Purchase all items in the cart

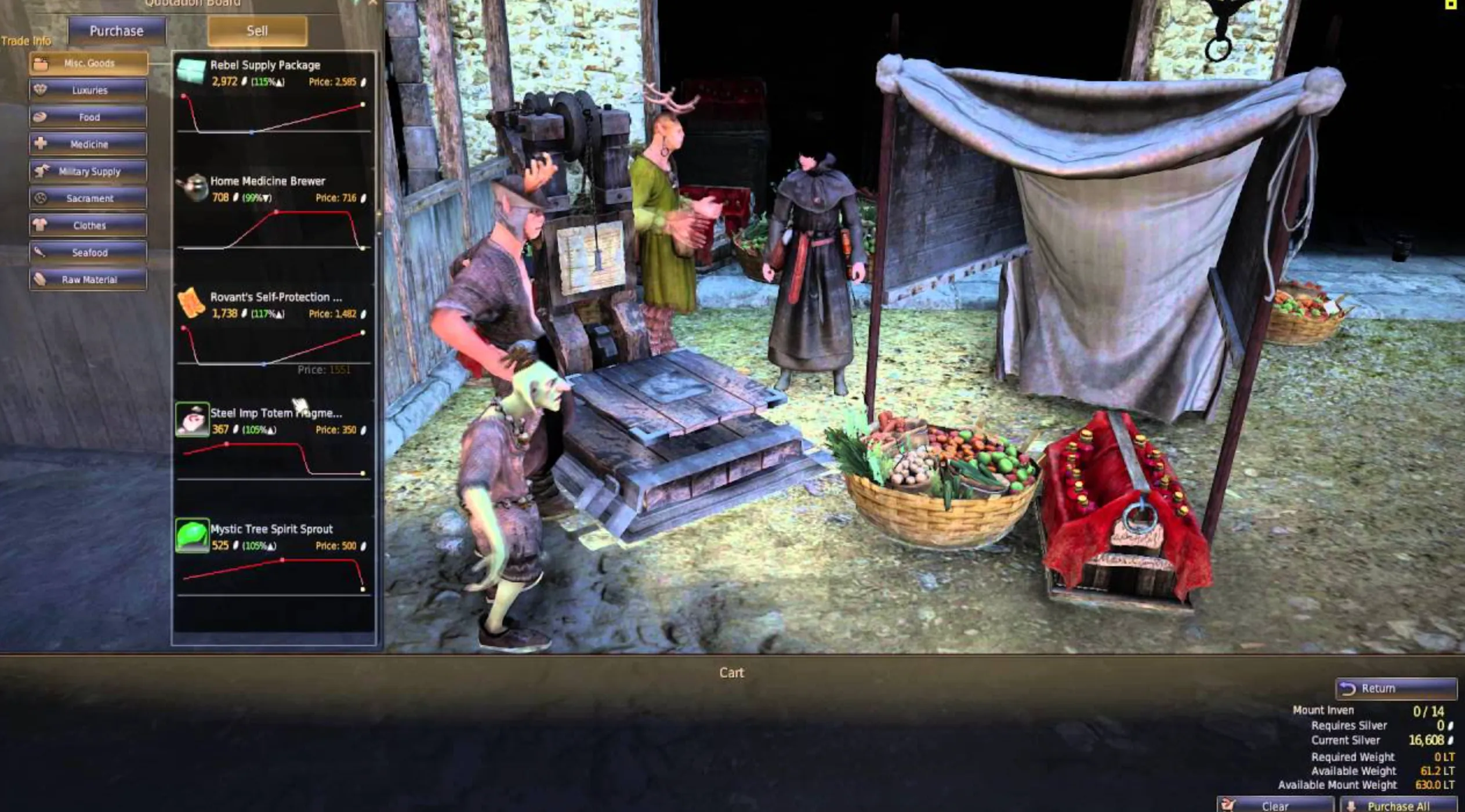coord(1398,806)
